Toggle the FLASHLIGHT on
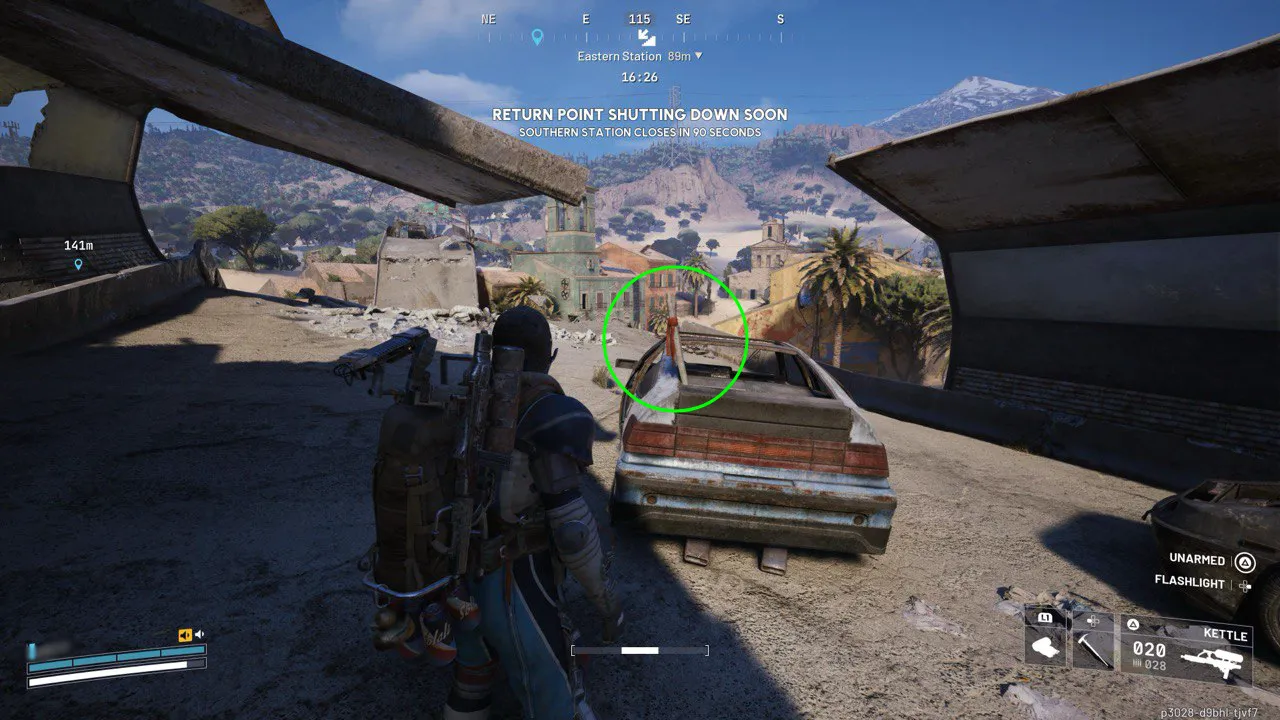Viewport: 1280px width, 720px height. [x=1191, y=583]
